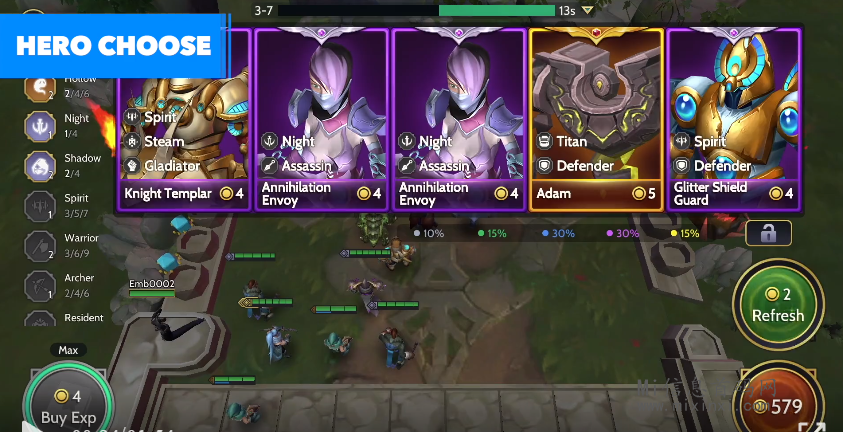843x432 pixels.
Task: View the Warrior synergy info
Action: (40, 246)
